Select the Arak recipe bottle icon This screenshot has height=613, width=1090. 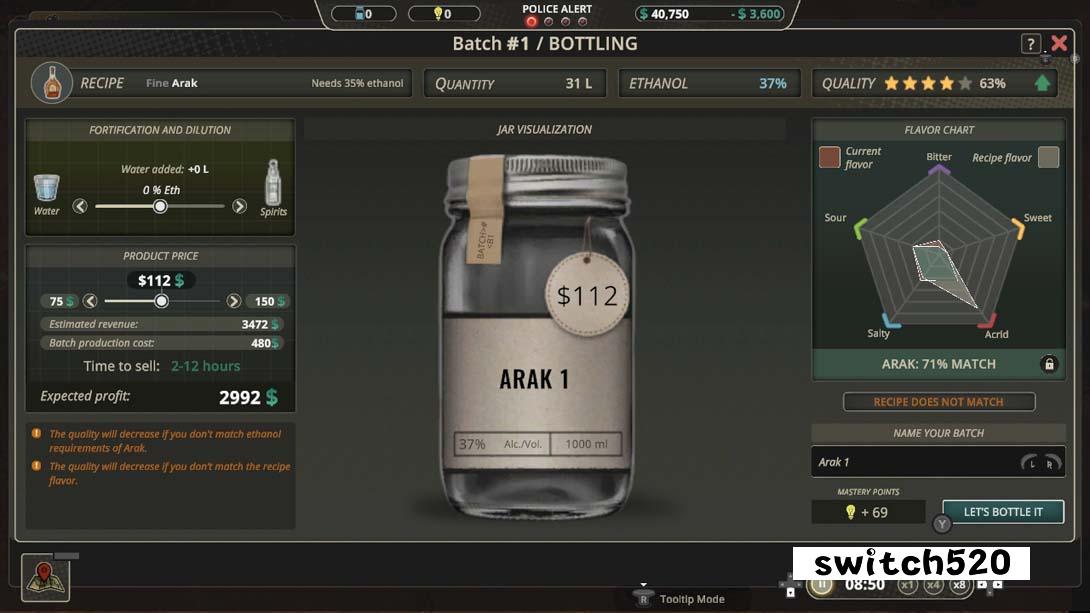tap(52, 83)
